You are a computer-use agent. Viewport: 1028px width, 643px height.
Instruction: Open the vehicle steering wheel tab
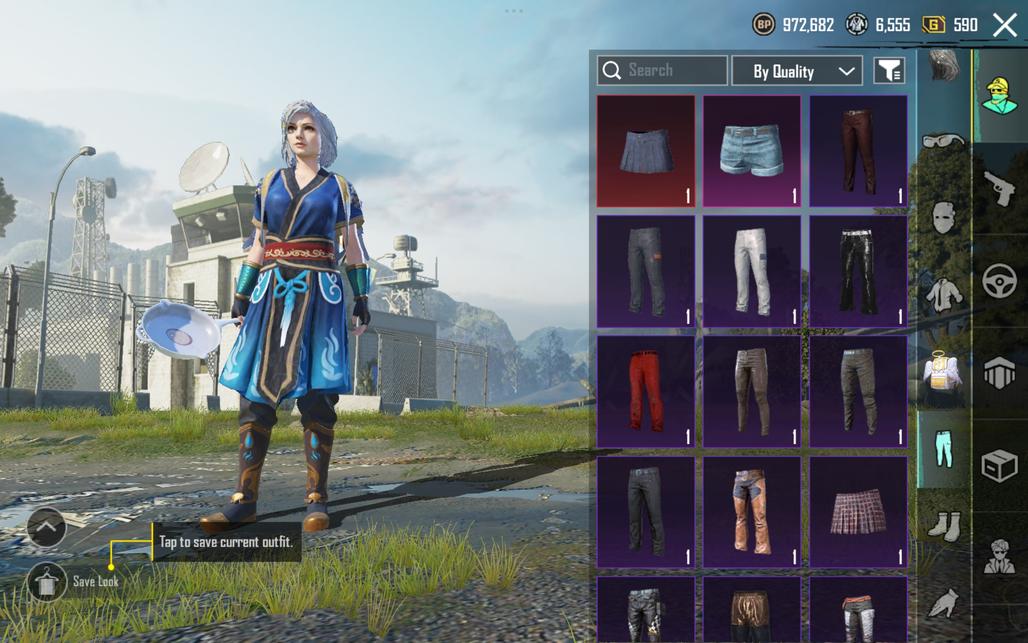point(999,281)
